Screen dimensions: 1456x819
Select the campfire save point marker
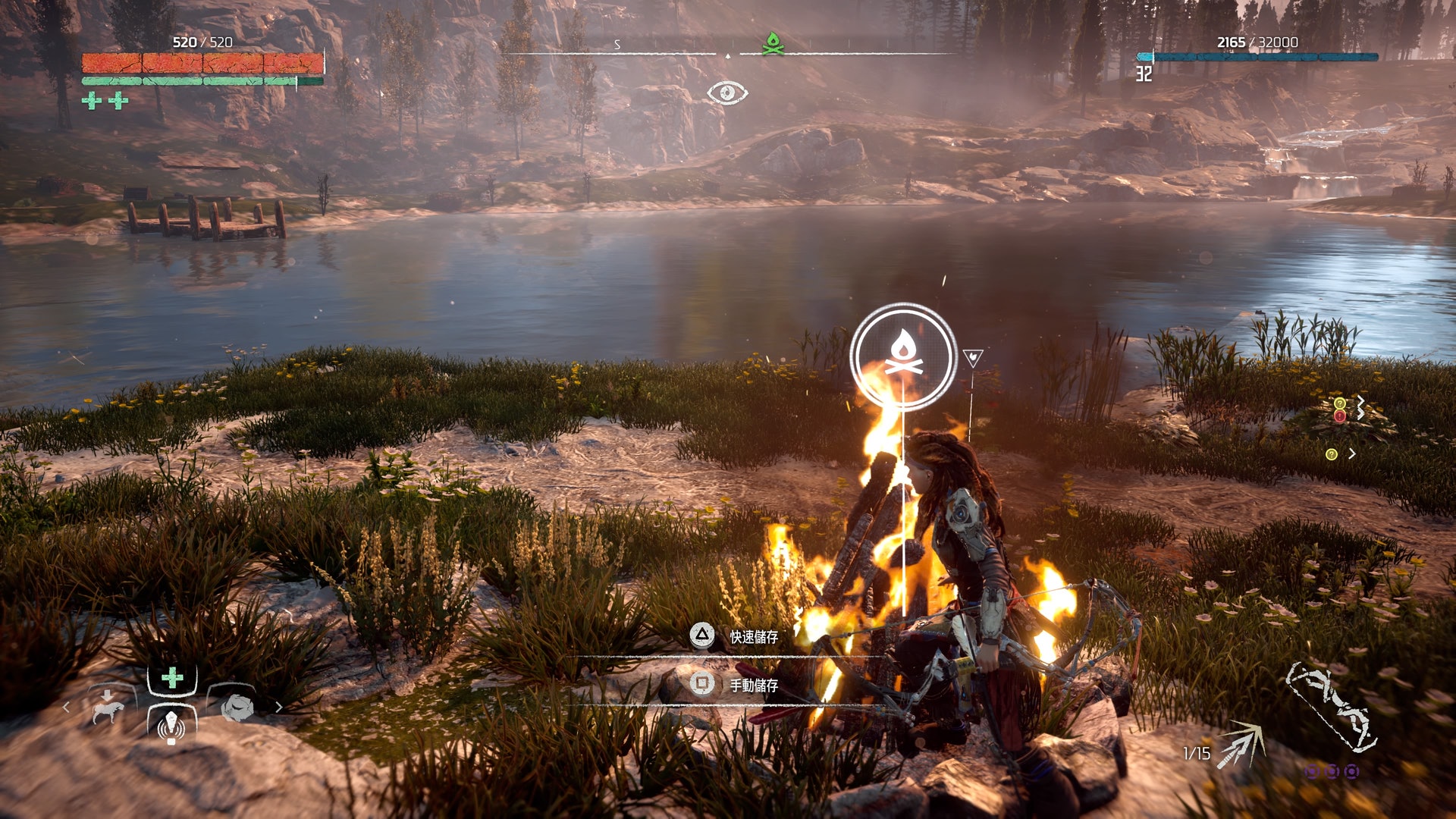point(902,356)
